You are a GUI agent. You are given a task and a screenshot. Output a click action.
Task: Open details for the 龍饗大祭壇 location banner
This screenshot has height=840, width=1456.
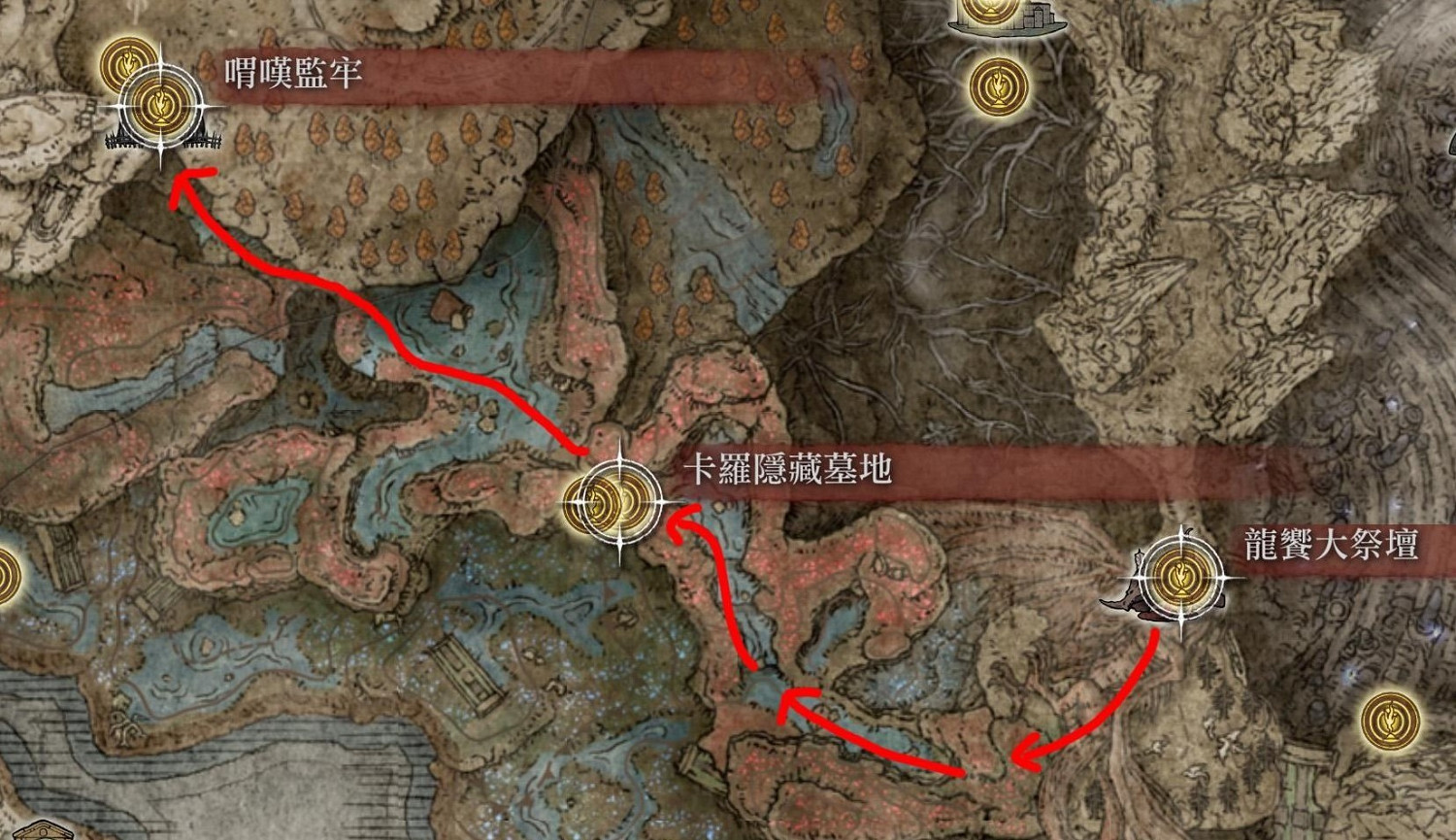point(1330,546)
